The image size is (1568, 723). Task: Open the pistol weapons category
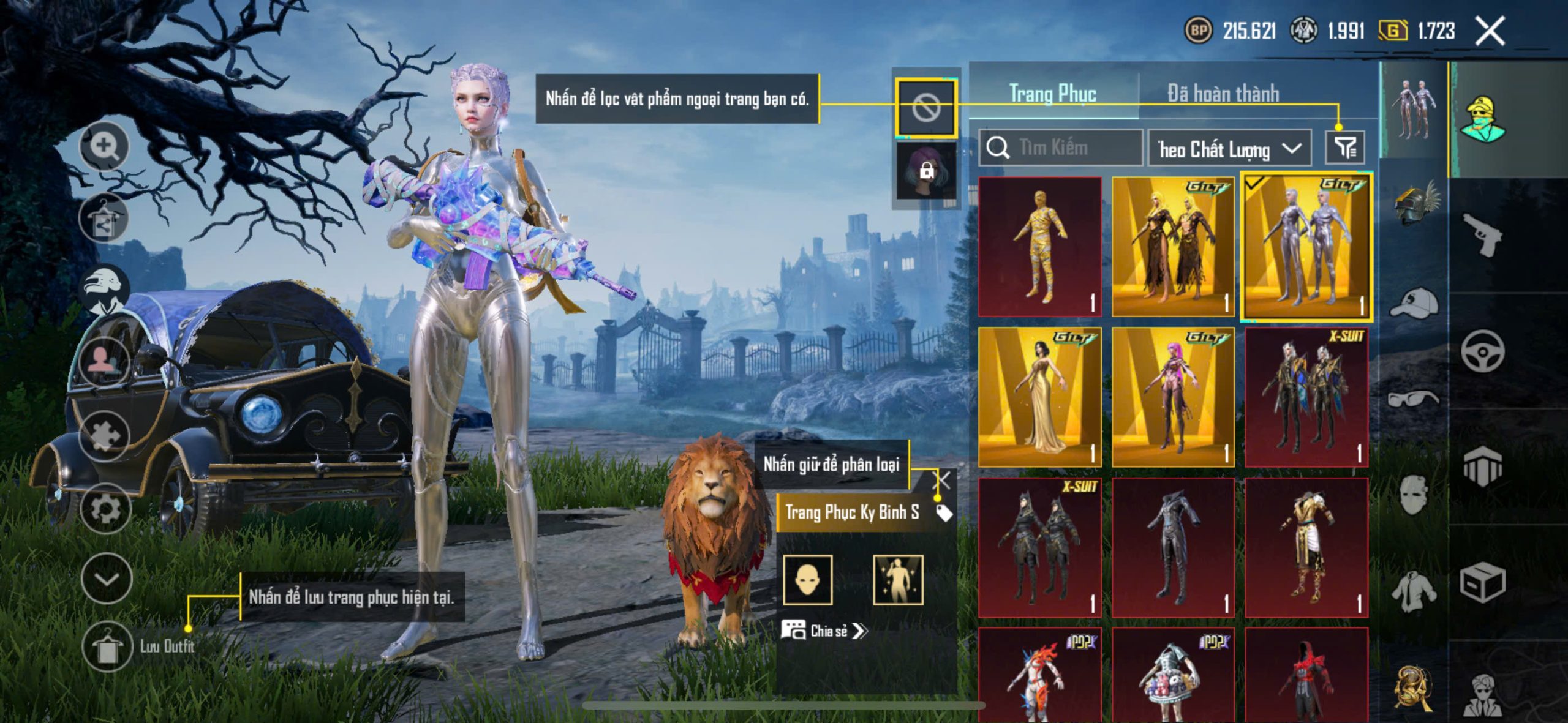tap(1482, 234)
